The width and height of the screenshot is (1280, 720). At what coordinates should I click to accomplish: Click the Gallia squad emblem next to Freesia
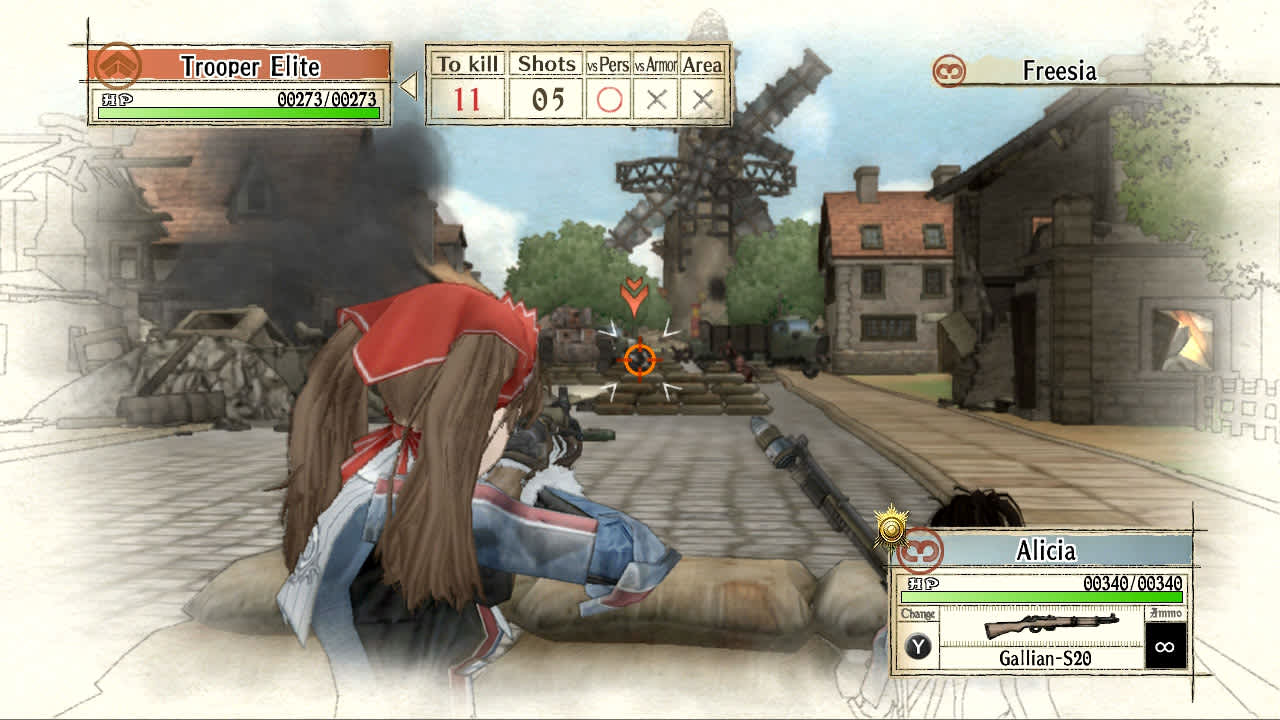click(x=951, y=71)
